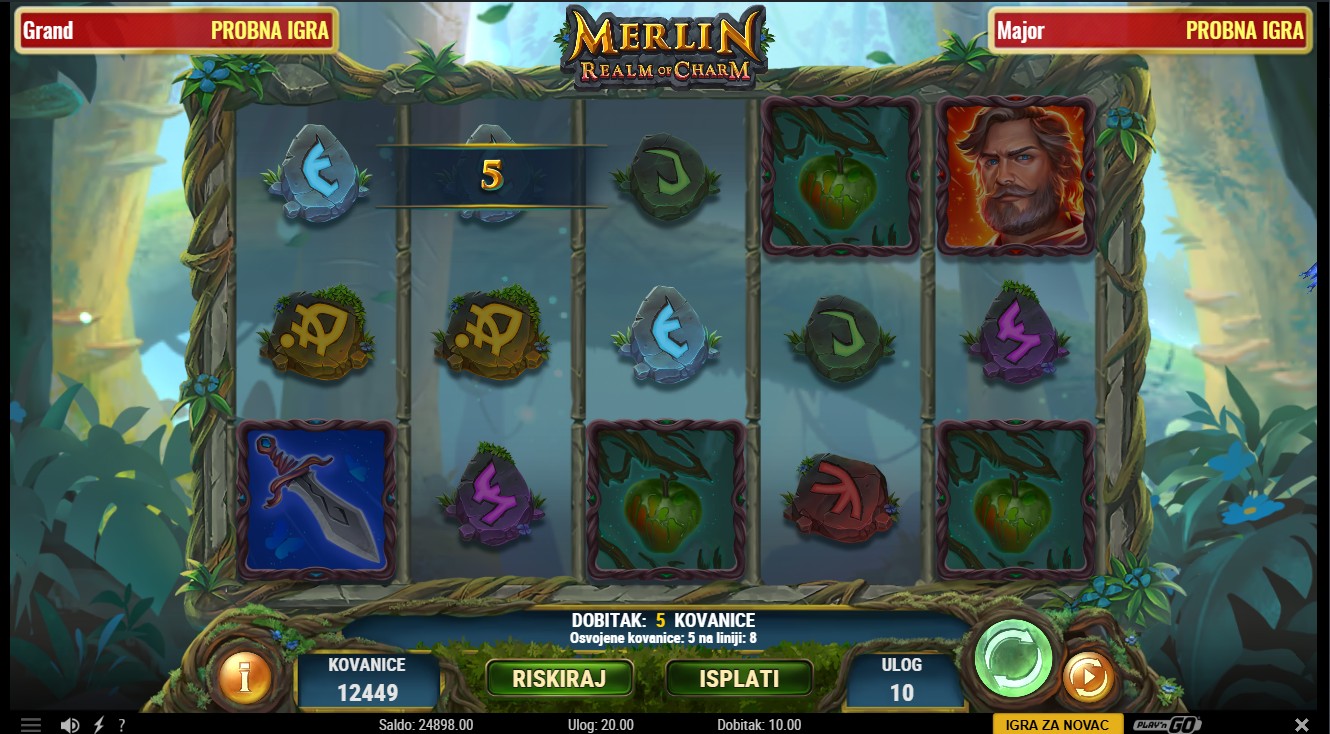Switch to real money via IGRA ZA NOVAC
Image resolution: width=1330 pixels, height=734 pixels.
pos(1057,725)
